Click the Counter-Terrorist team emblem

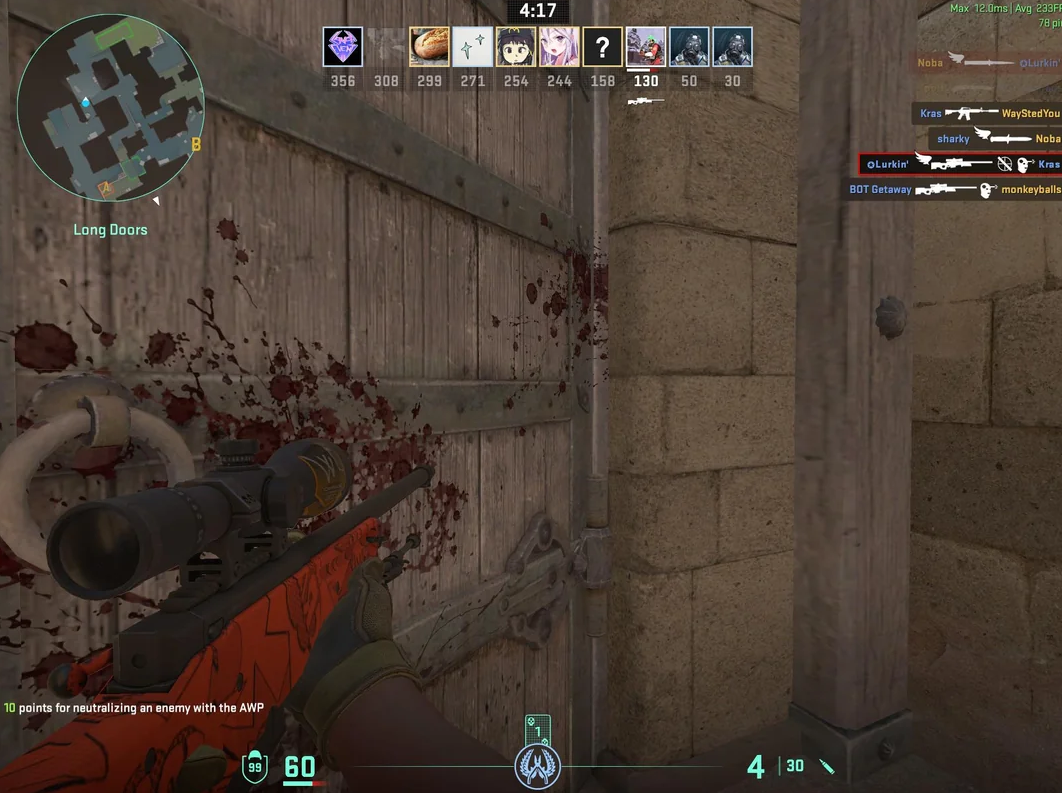coord(537,767)
